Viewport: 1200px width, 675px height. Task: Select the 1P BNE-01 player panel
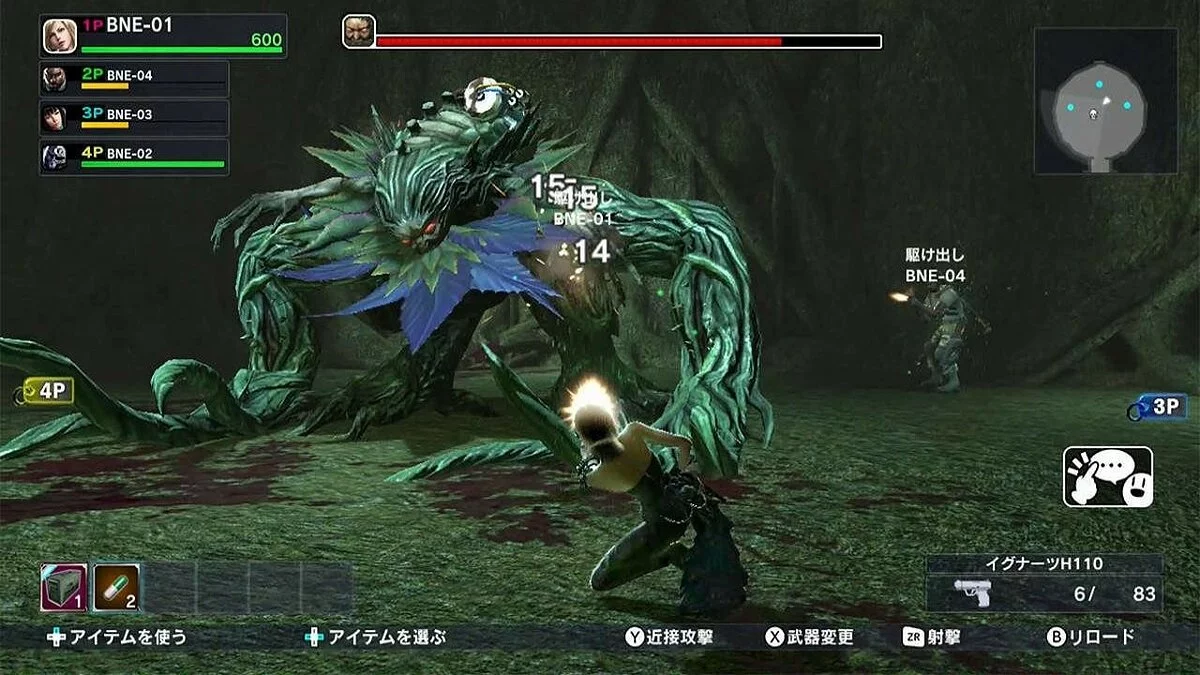(x=164, y=36)
